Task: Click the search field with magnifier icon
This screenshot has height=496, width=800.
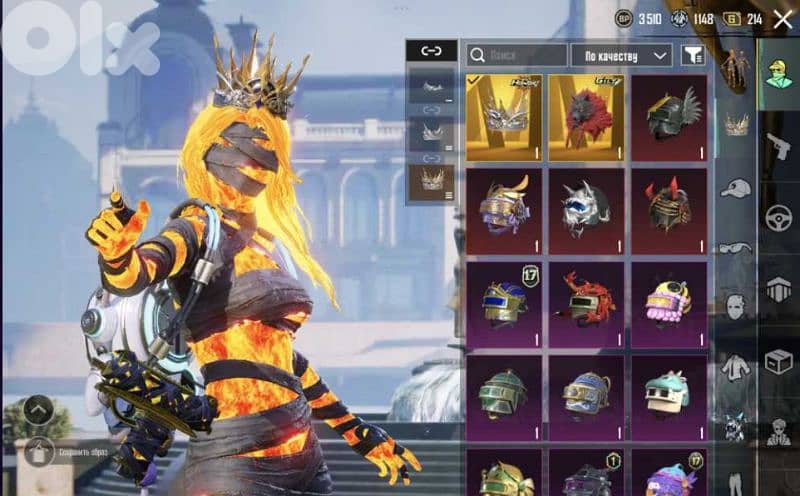Action: coord(516,55)
